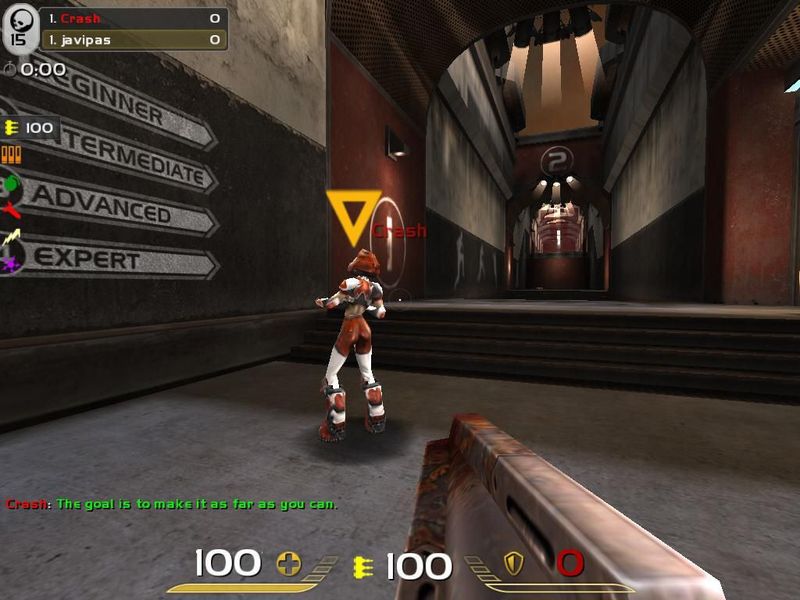Select the purple plasma ammo icon
The height and width of the screenshot is (600, 800).
click(x=11, y=264)
